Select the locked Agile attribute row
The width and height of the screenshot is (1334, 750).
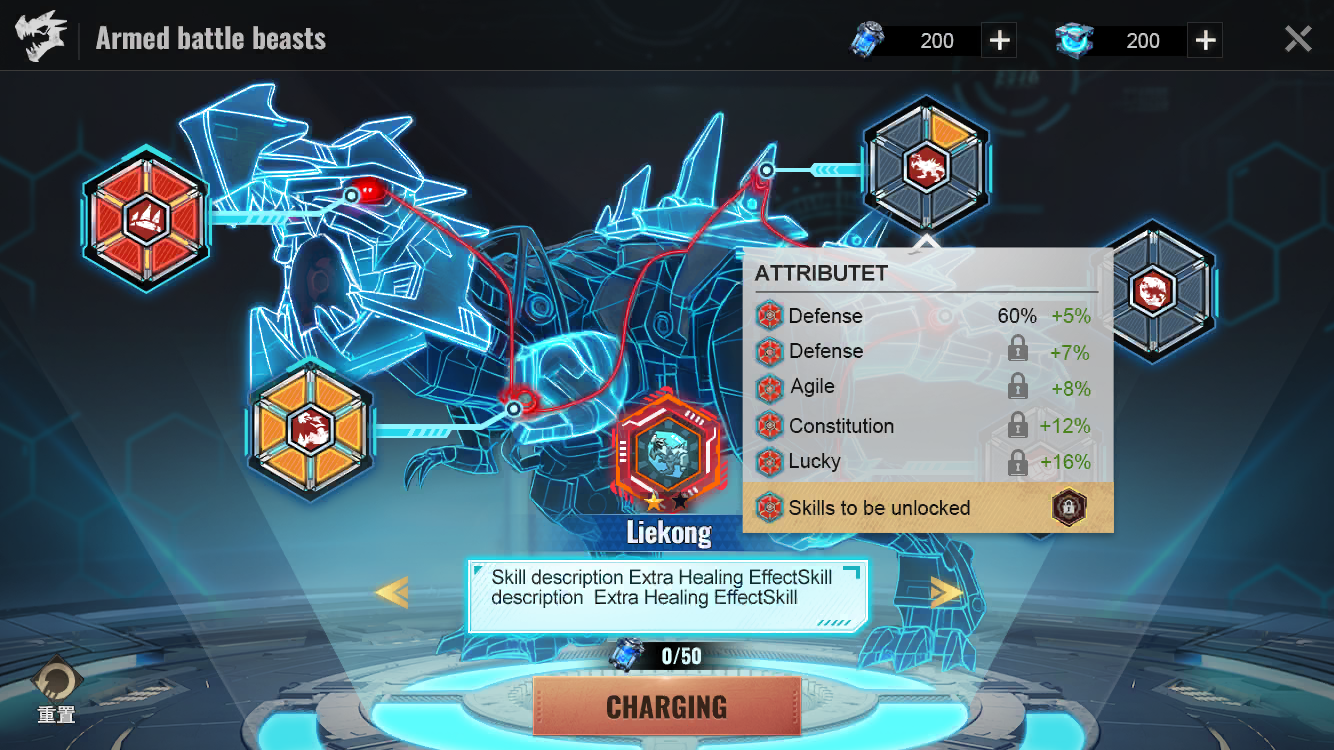click(x=927, y=387)
